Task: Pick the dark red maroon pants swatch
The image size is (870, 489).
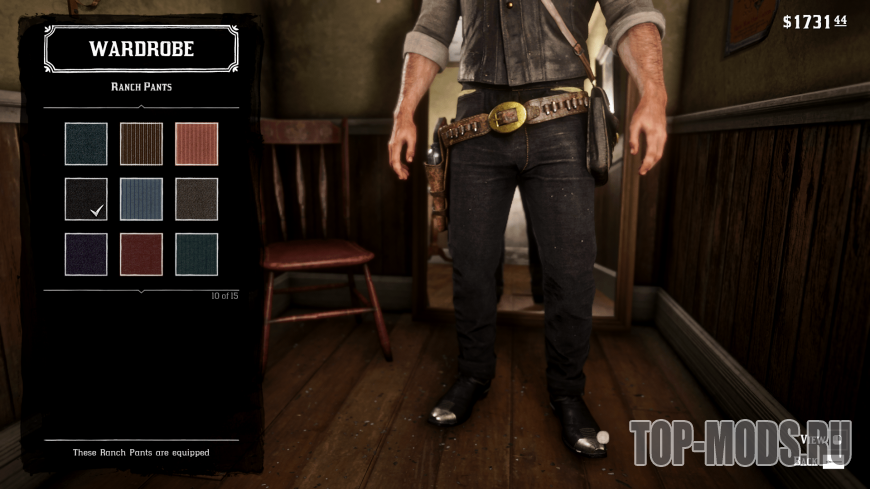Action: [141, 254]
